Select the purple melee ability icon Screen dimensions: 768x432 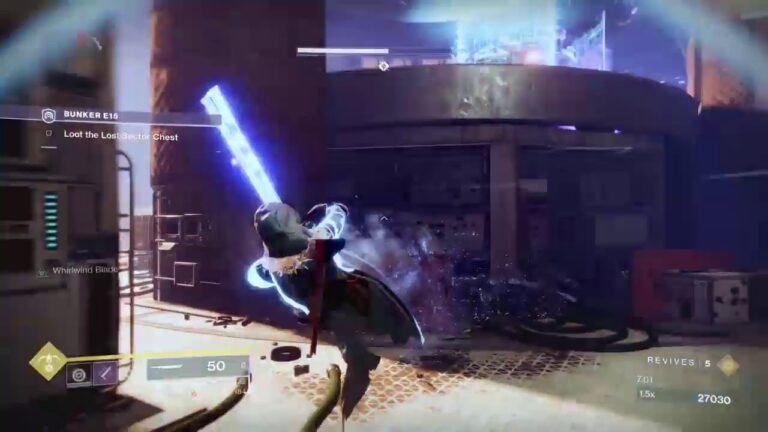tap(105, 375)
